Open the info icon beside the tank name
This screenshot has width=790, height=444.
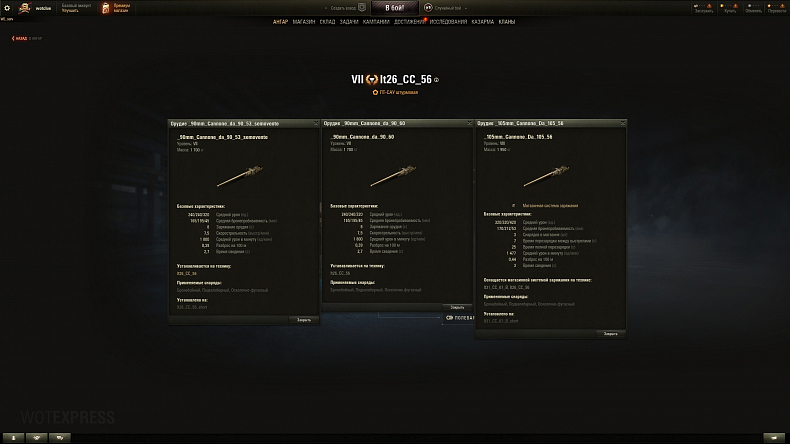pos(436,79)
